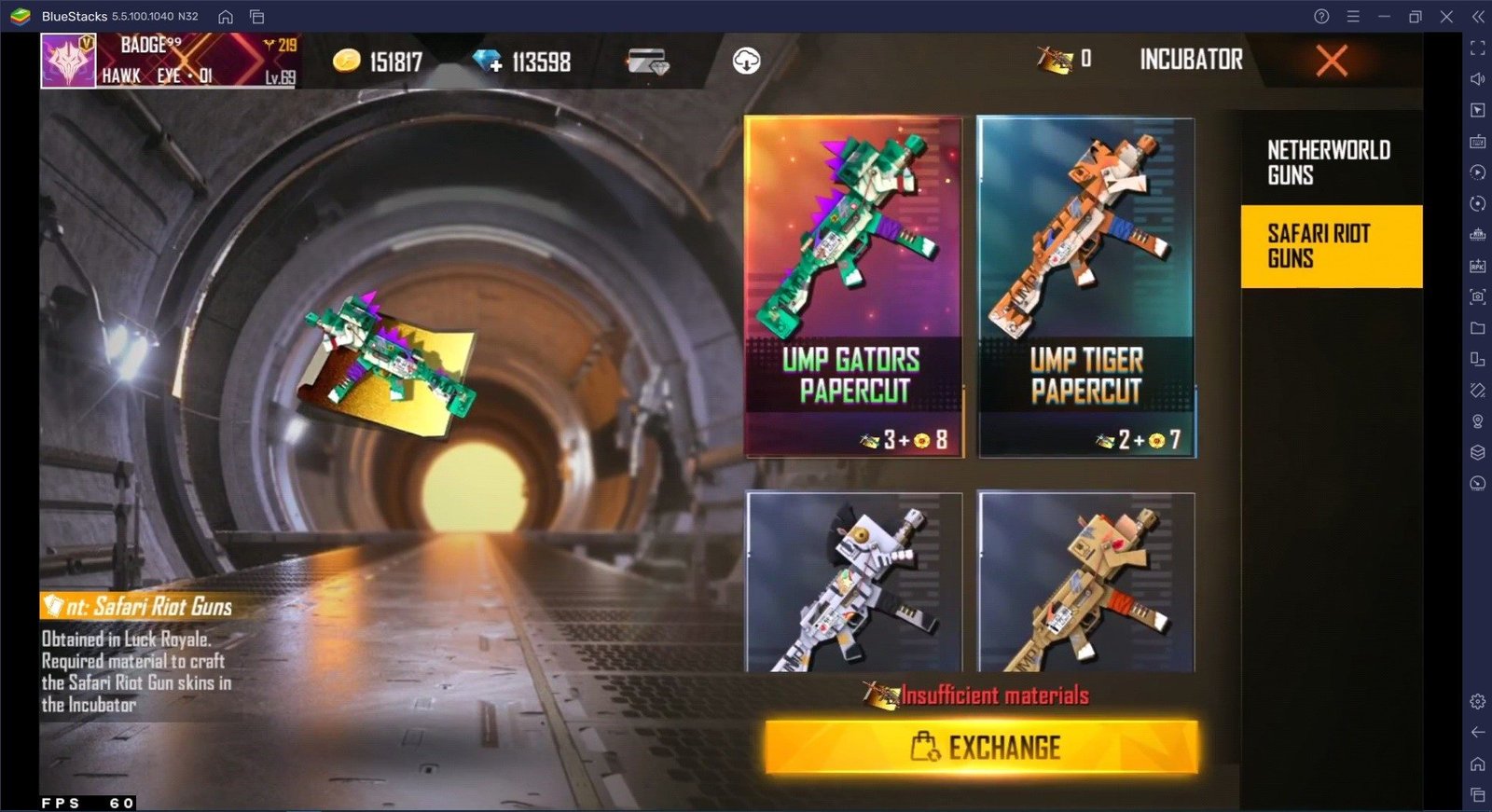
Task: Open gold coin top-up from the coin icon
Action: click(x=346, y=61)
